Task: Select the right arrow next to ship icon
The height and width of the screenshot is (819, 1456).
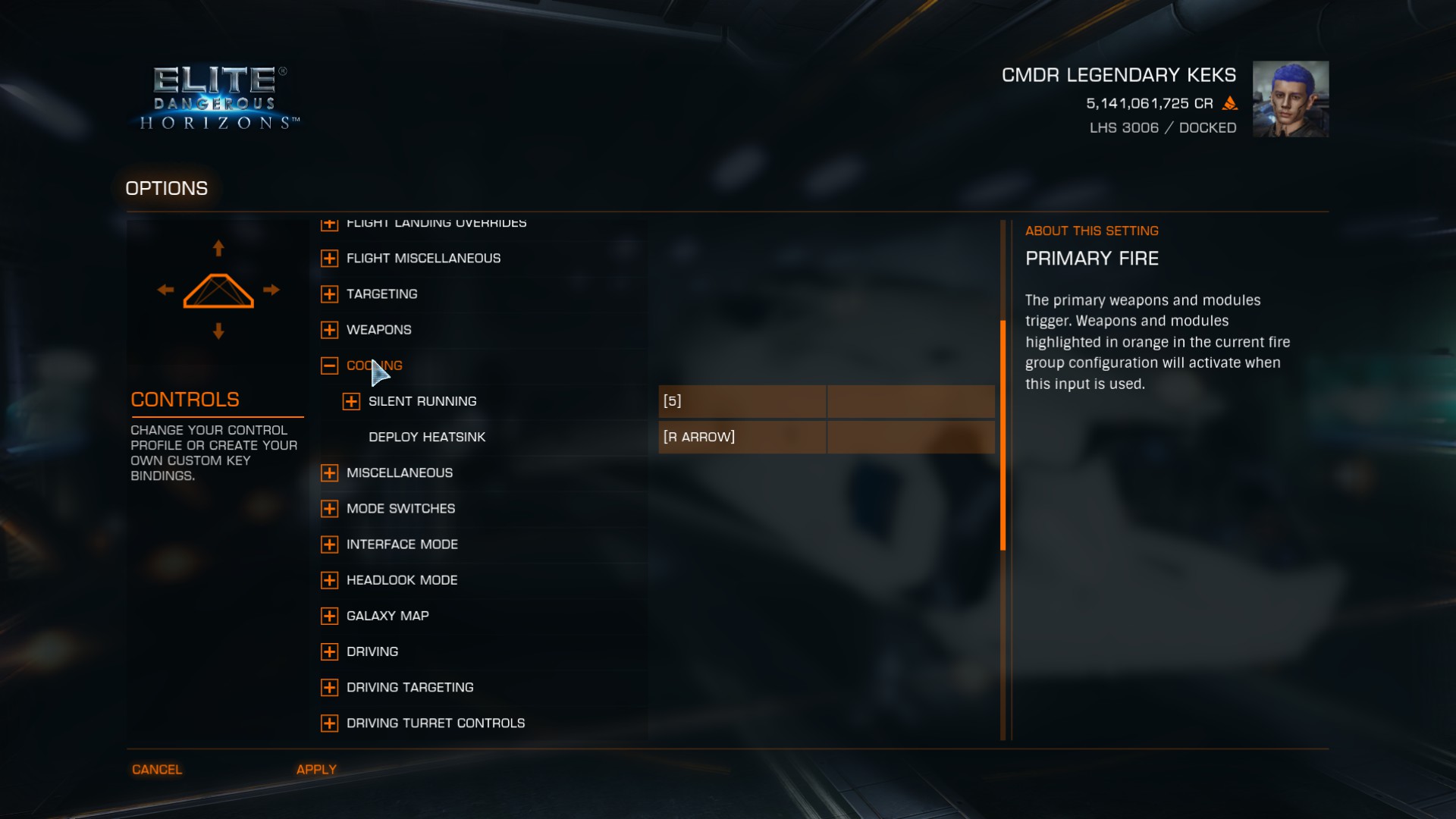Action: [x=271, y=290]
